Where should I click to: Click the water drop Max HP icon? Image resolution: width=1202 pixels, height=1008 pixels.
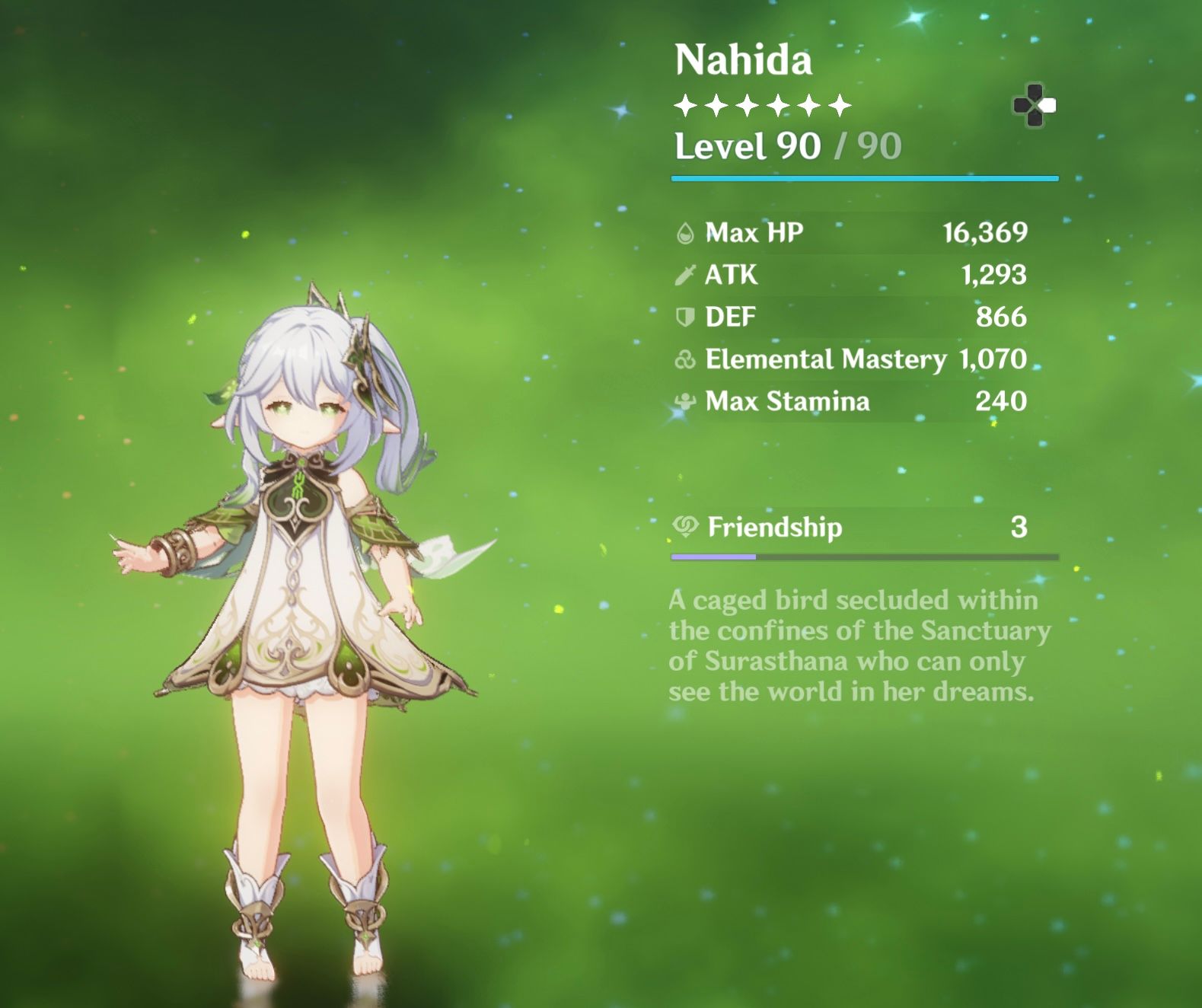[686, 233]
